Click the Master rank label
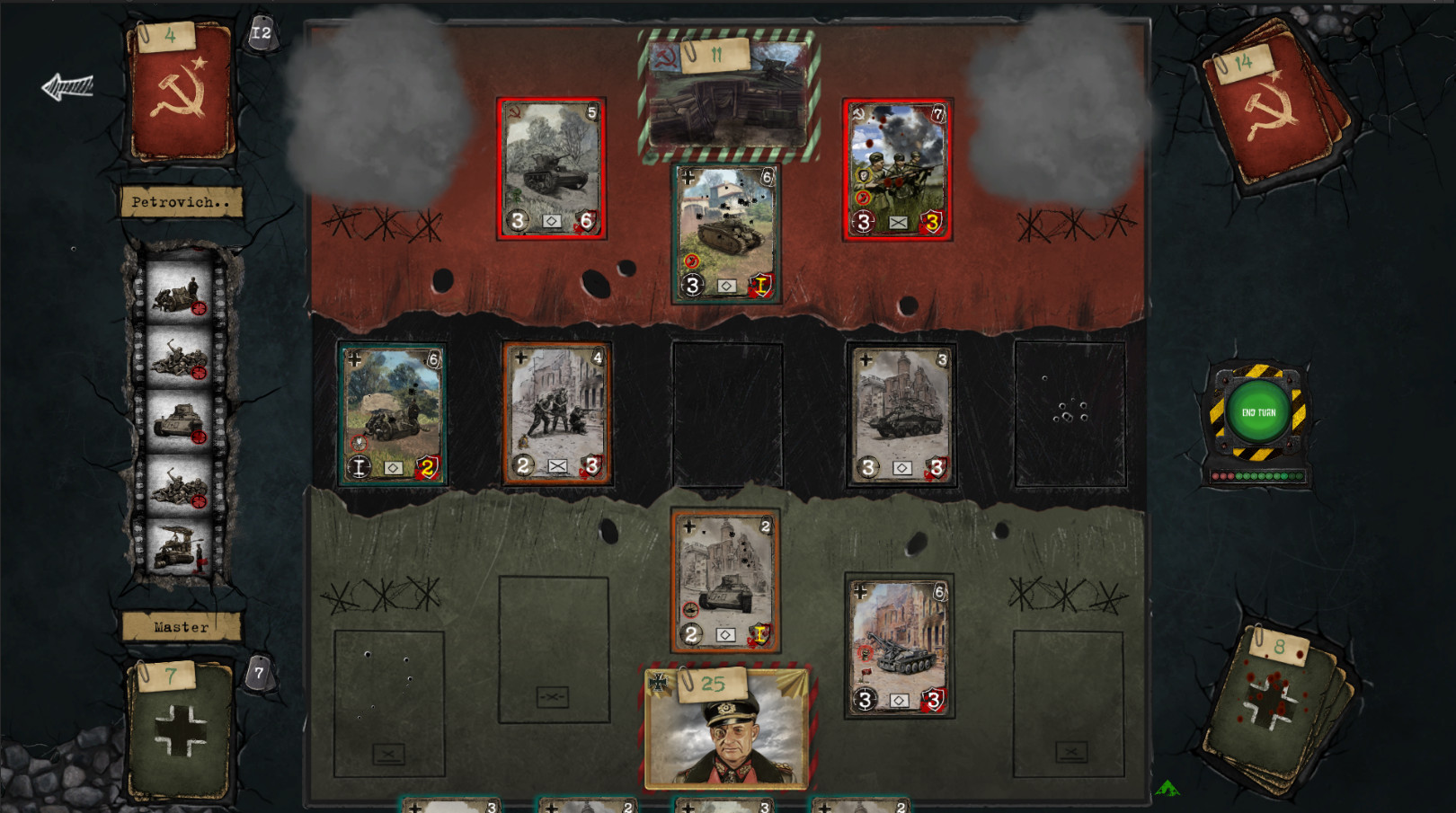The image size is (1456, 813). pos(182,627)
